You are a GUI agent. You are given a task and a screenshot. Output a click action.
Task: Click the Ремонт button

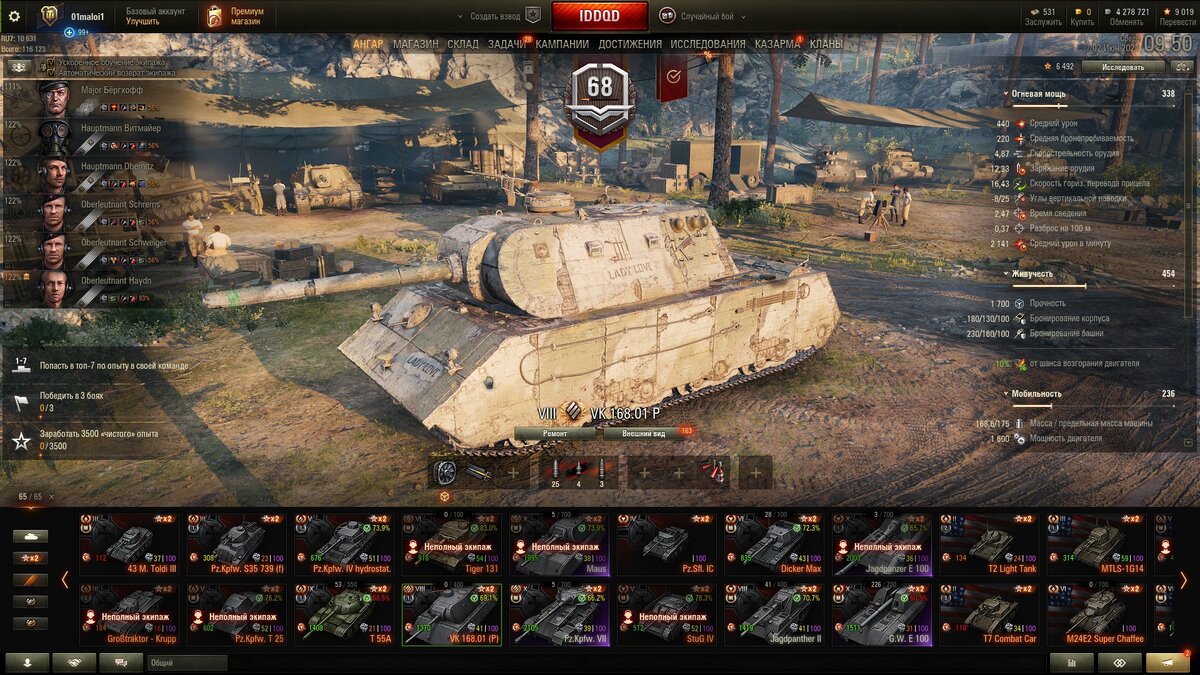tap(556, 434)
